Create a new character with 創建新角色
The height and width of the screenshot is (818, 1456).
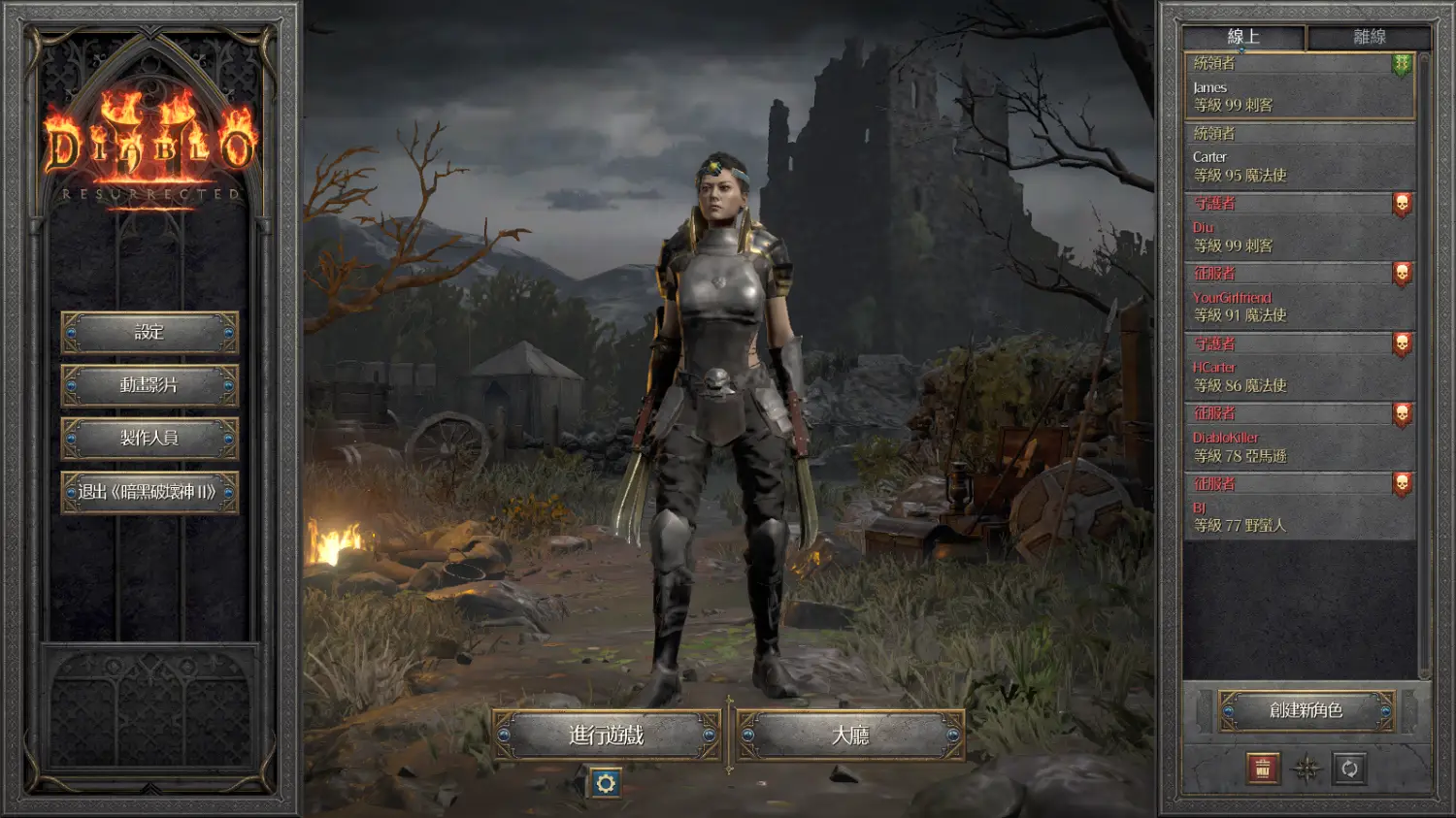tap(1307, 711)
